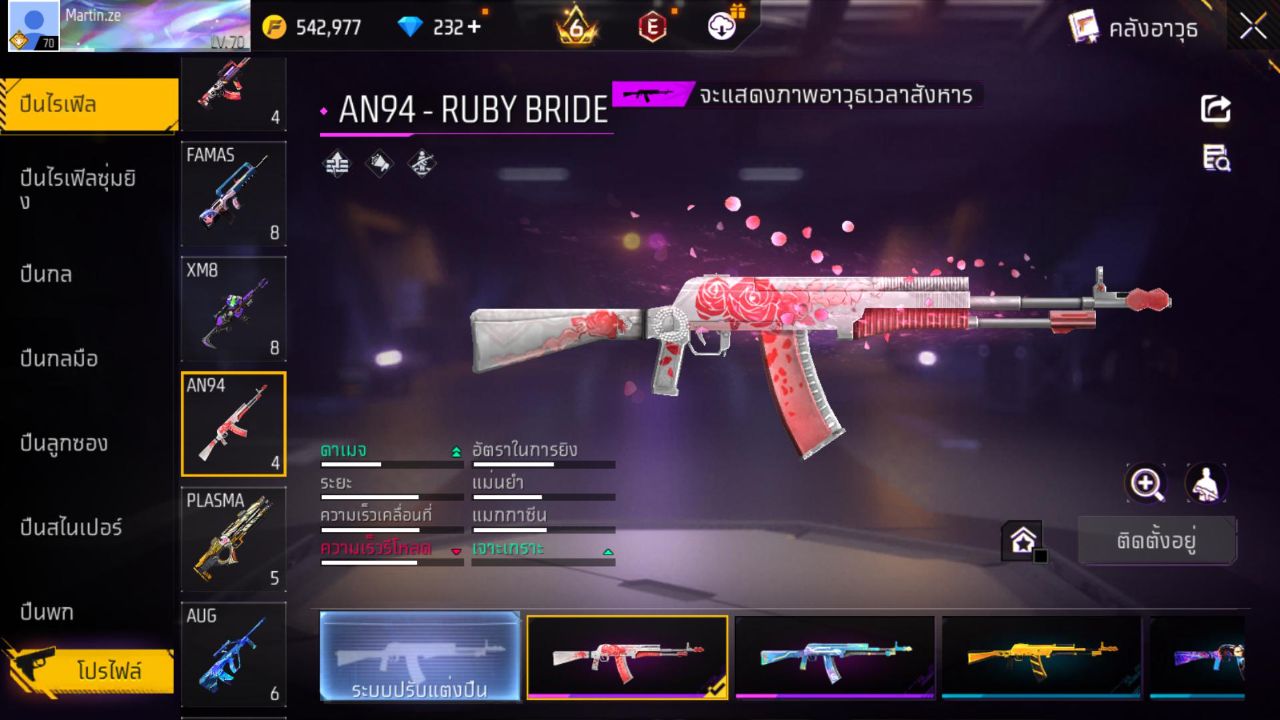
Task: Open the armory icon next to คลังอาวุธ
Action: (1082, 27)
